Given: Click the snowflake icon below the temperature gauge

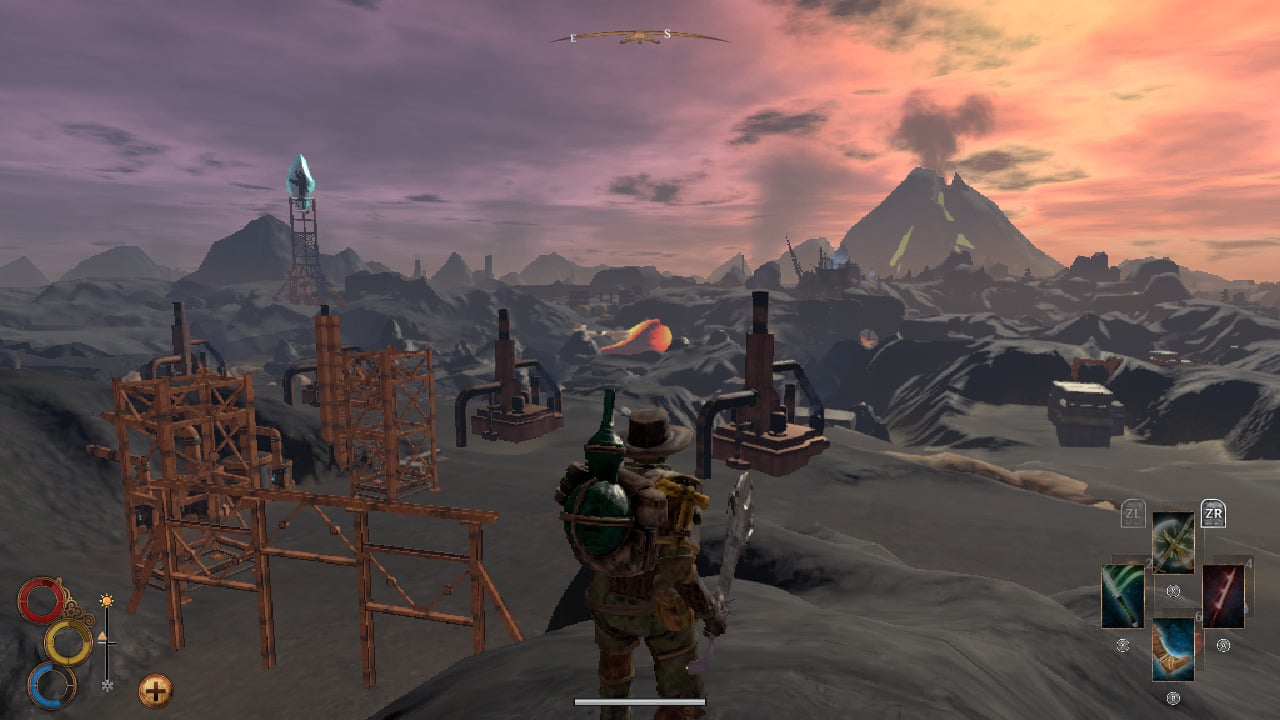Looking at the screenshot, I should 106,686.
